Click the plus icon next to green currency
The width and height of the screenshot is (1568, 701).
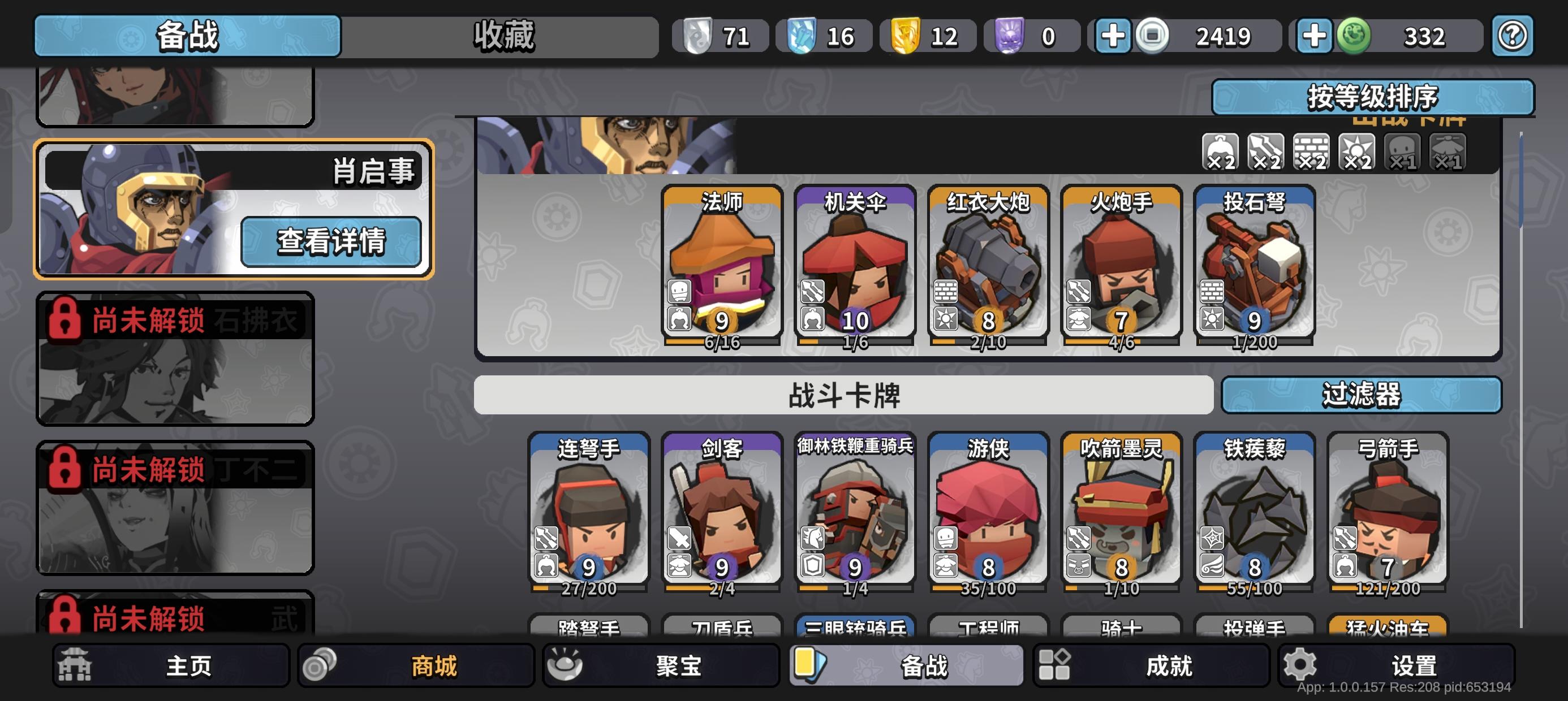(x=1315, y=36)
